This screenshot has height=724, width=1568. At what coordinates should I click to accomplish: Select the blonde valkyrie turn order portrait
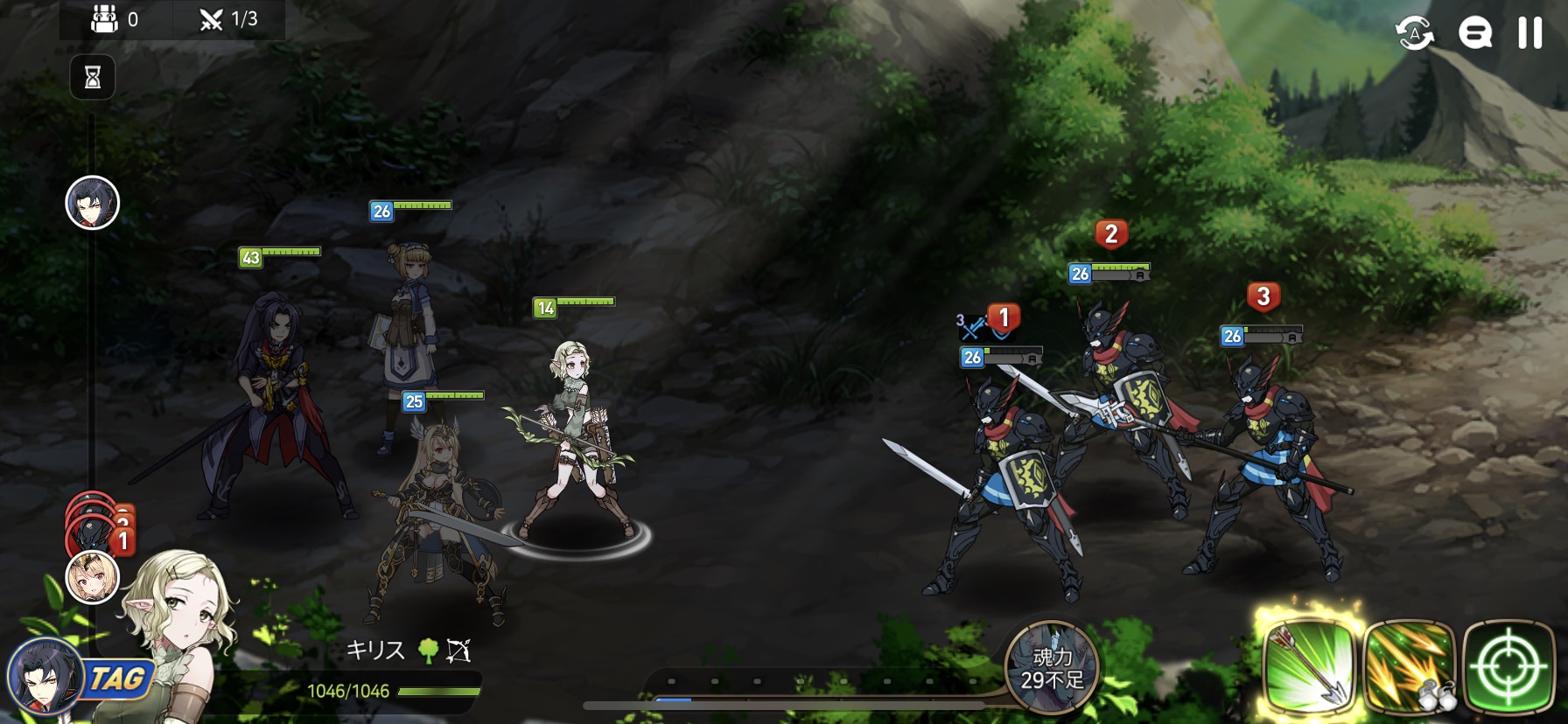pyautogui.click(x=93, y=577)
